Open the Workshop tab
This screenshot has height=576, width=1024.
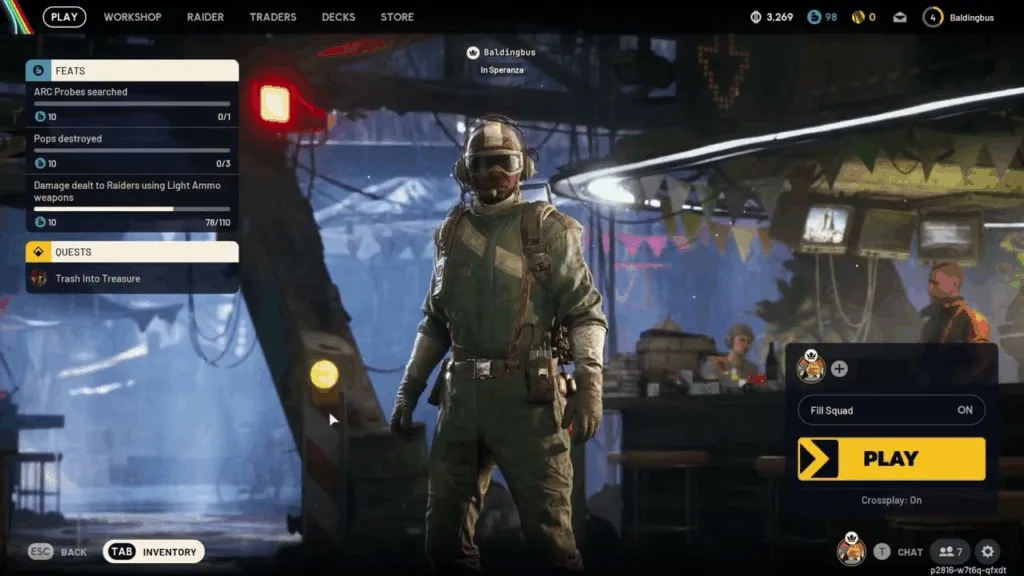pyautogui.click(x=132, y=17)
